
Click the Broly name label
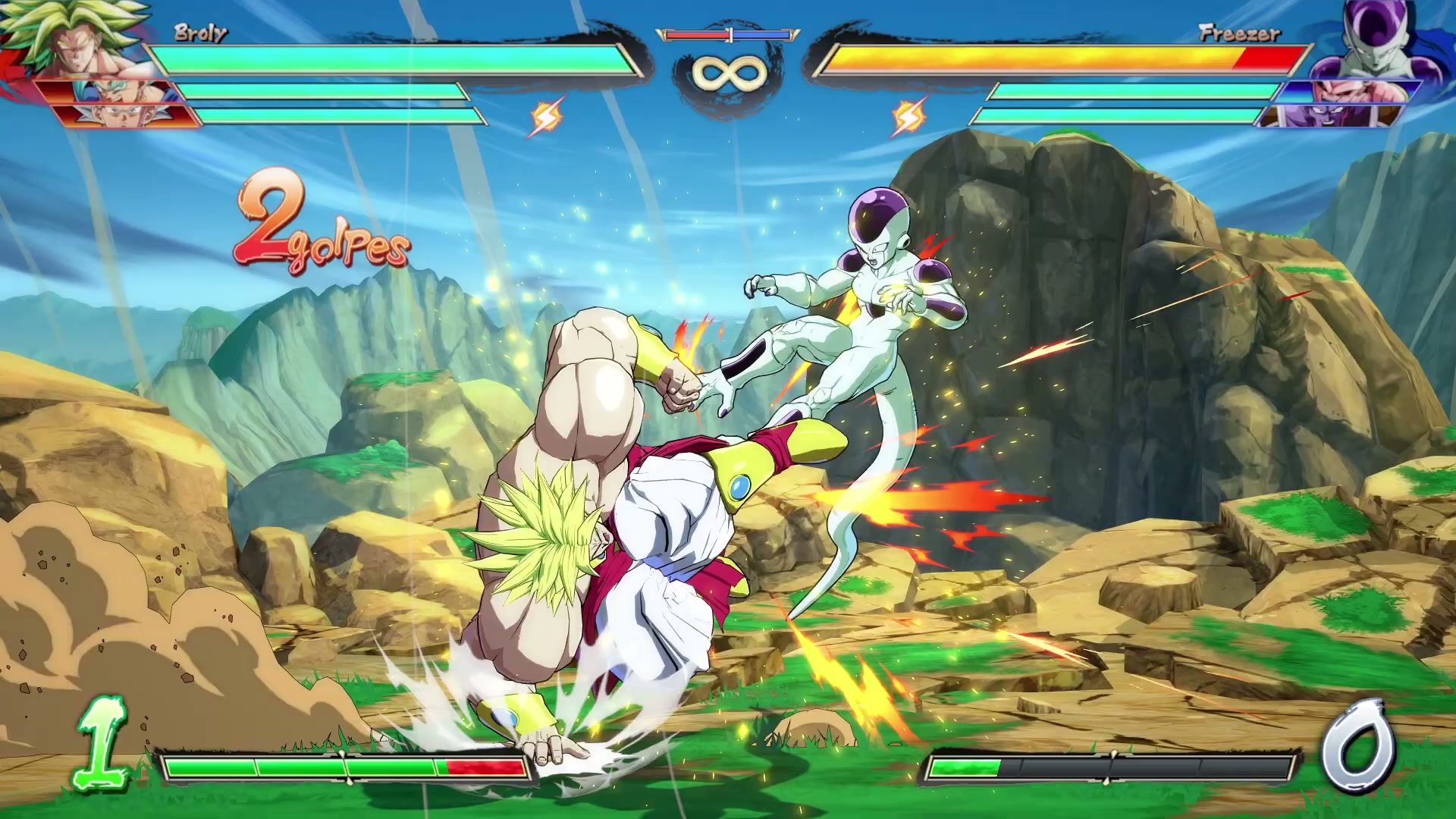coord(199,32)
